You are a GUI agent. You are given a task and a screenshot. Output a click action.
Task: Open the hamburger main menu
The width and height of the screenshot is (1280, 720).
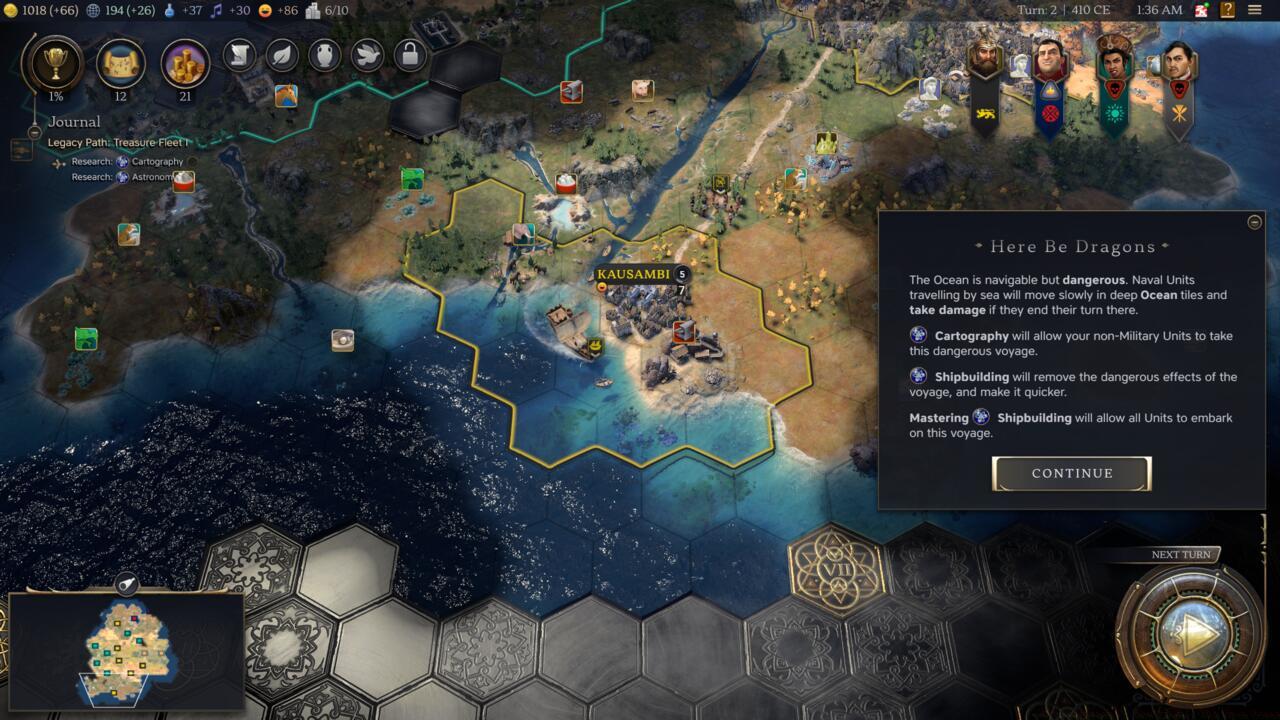[x=1255, y=10]
